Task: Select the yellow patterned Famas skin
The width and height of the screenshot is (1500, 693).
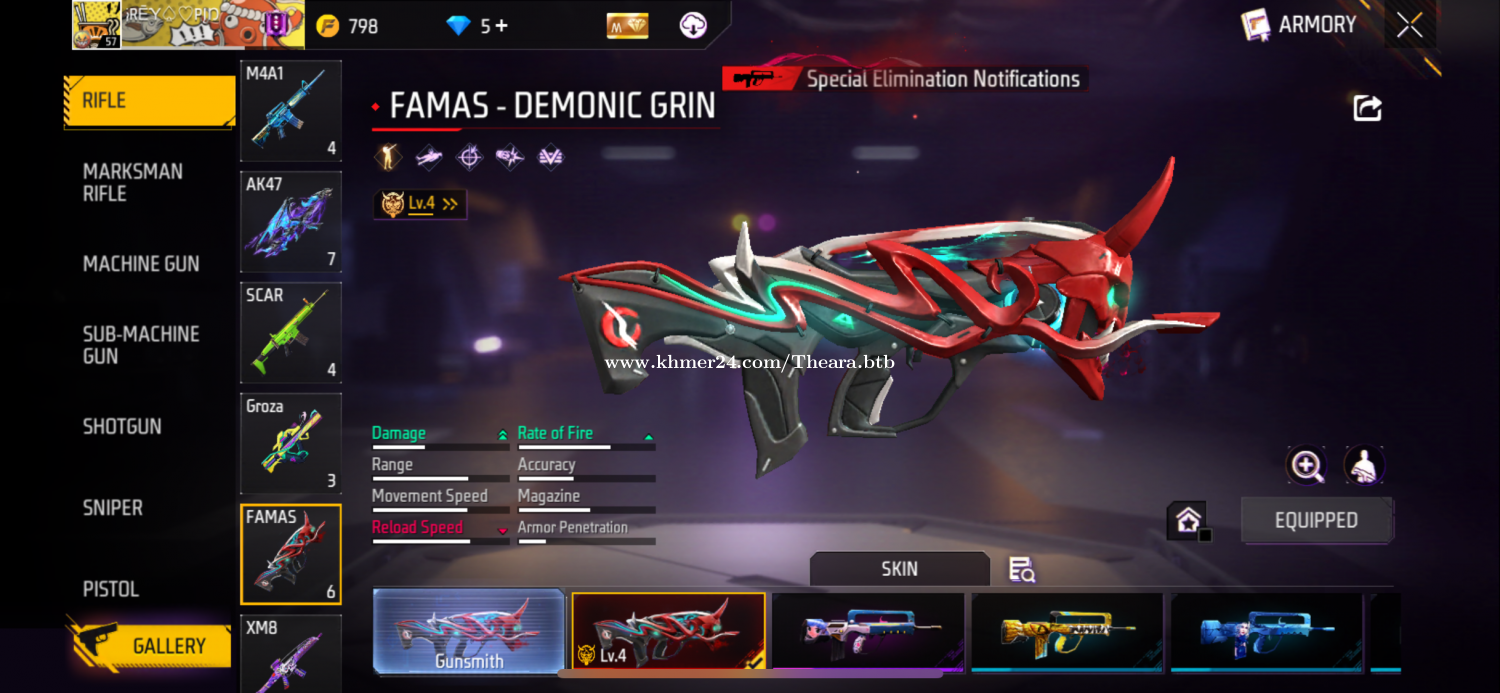Action: pyautogui.click(x=1067, y=632)
